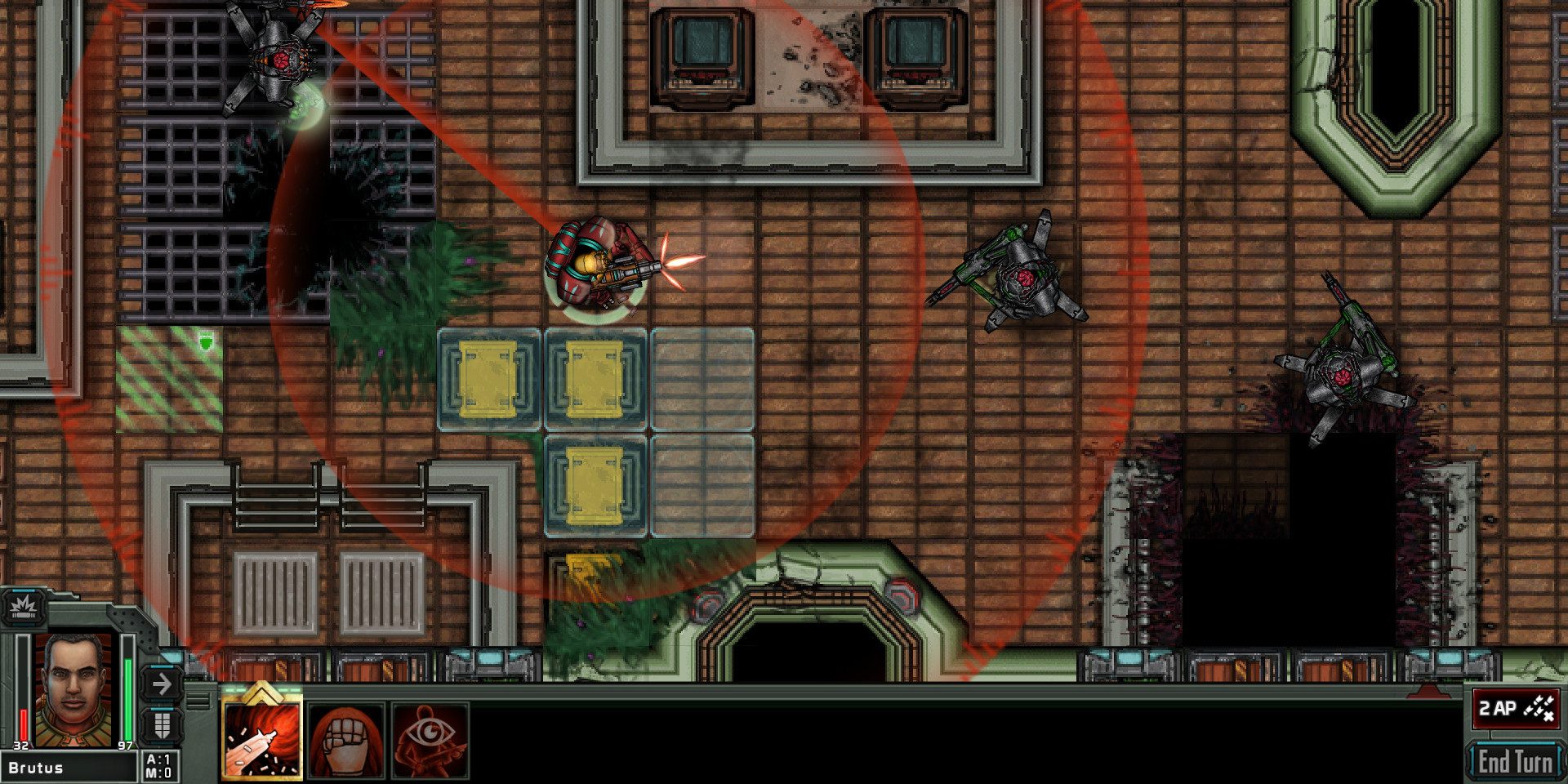
Task: Select the burst-fire shooting ability
Action: pyautogui.click(x=261, y=742)
